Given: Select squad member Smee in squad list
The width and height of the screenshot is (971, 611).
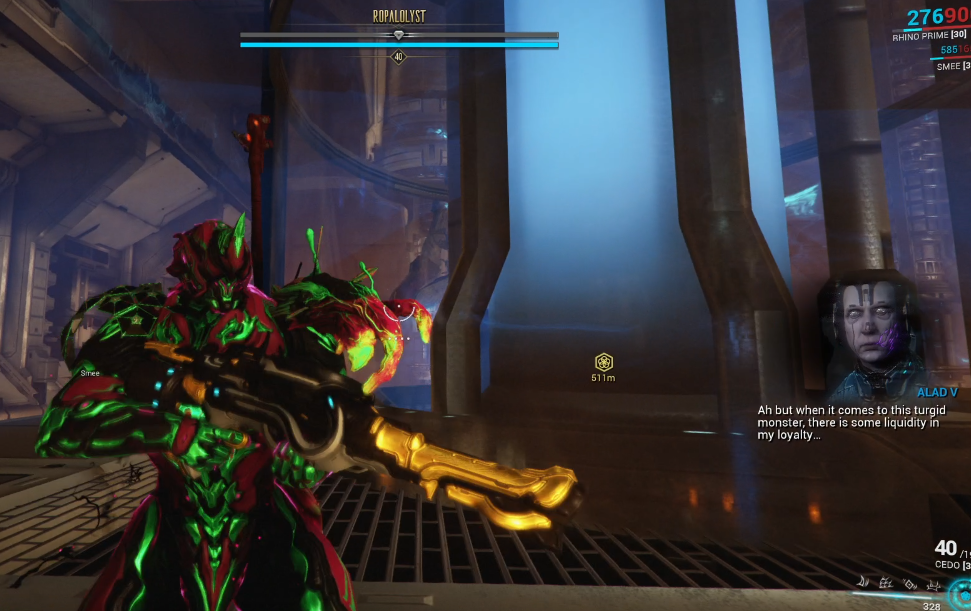Looking at the screenshot, I should coord(951,66).
